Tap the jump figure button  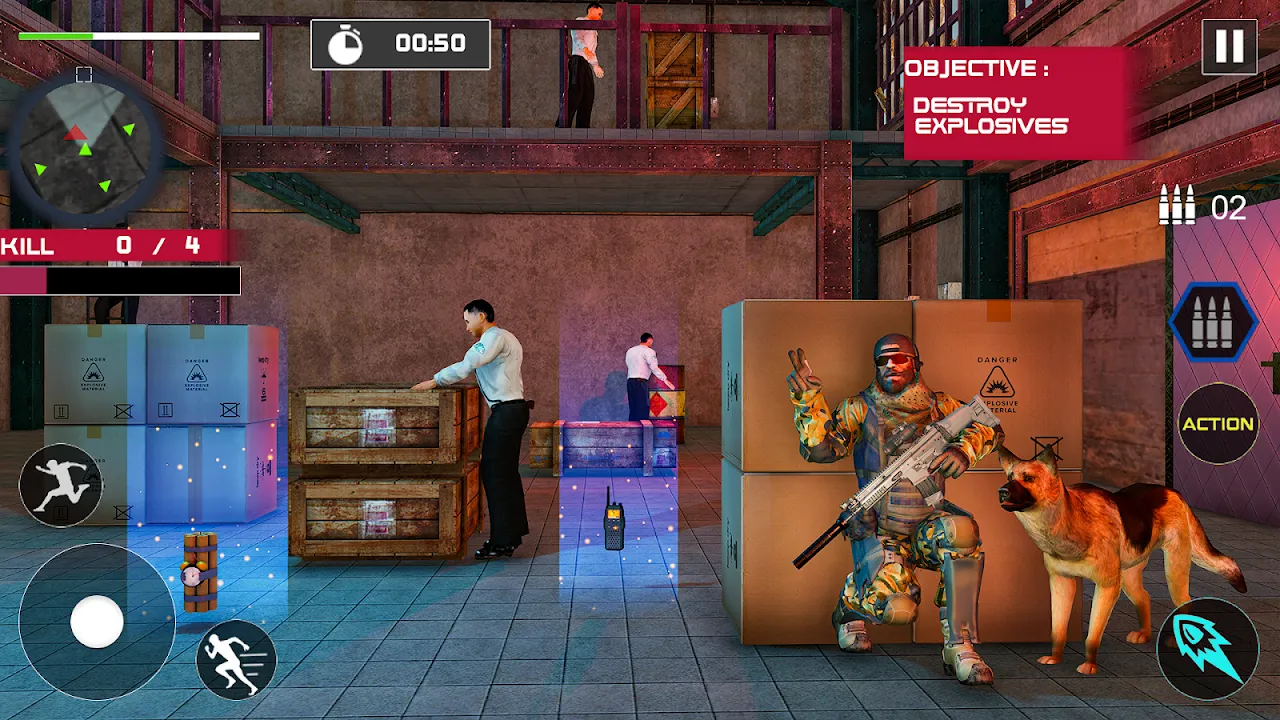60,485
